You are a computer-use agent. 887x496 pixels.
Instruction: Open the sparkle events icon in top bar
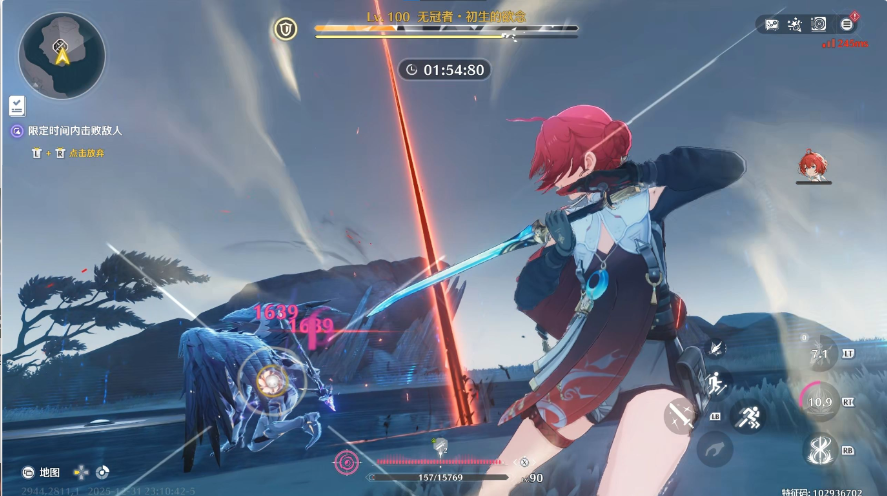(x=795, y=24)
